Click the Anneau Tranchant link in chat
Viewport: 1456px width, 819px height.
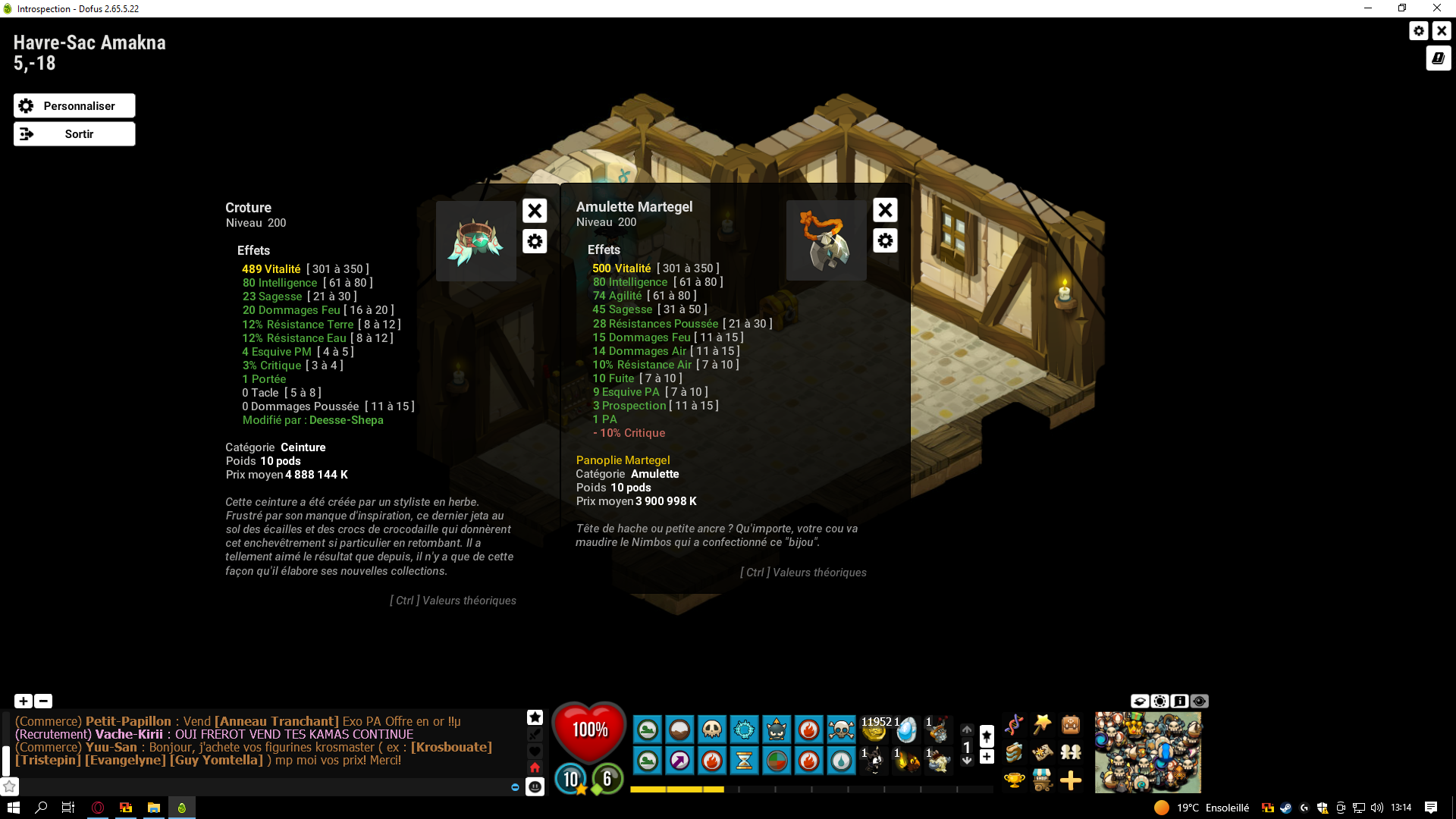277,721
